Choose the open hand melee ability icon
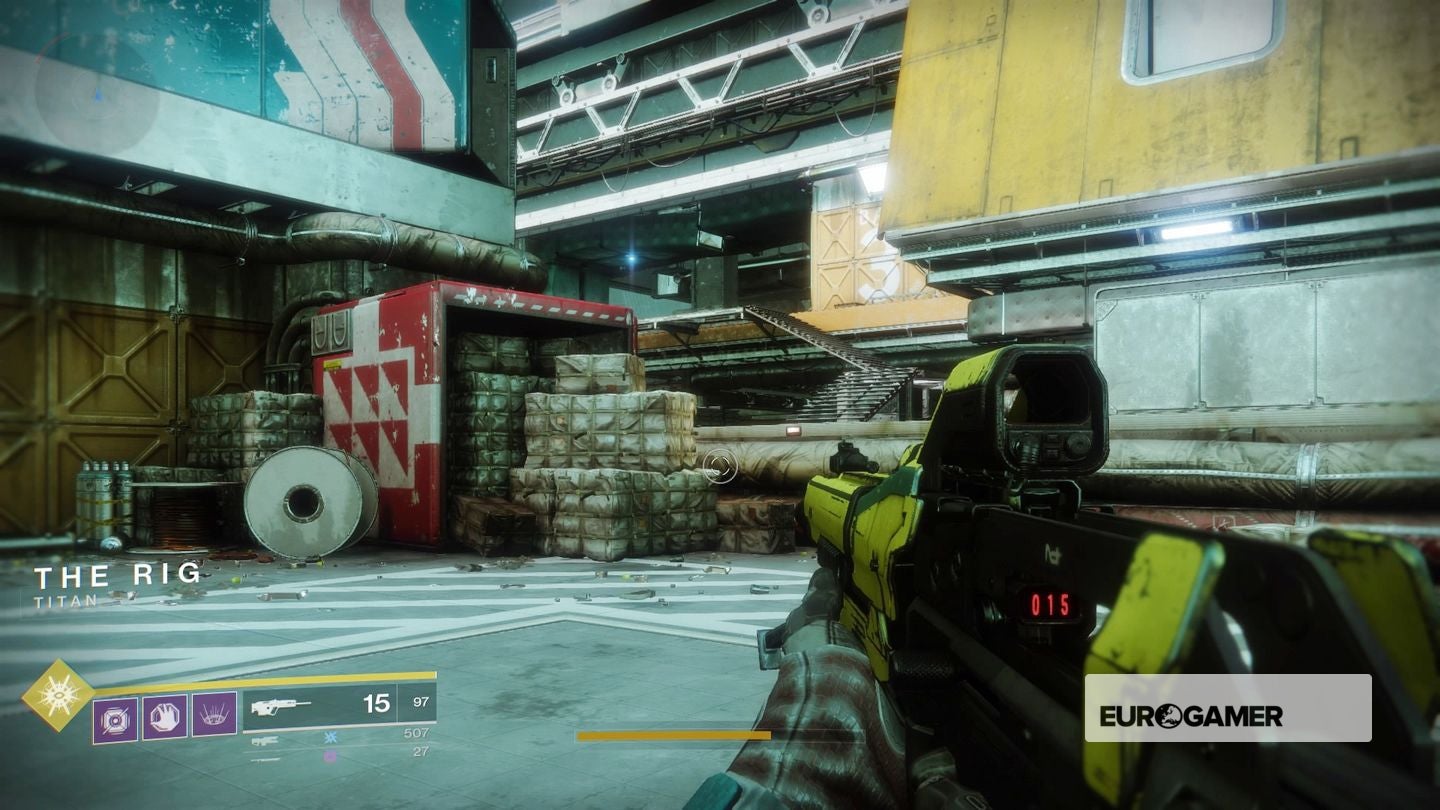Viewport: 1440px width, 810px height. 164,717
